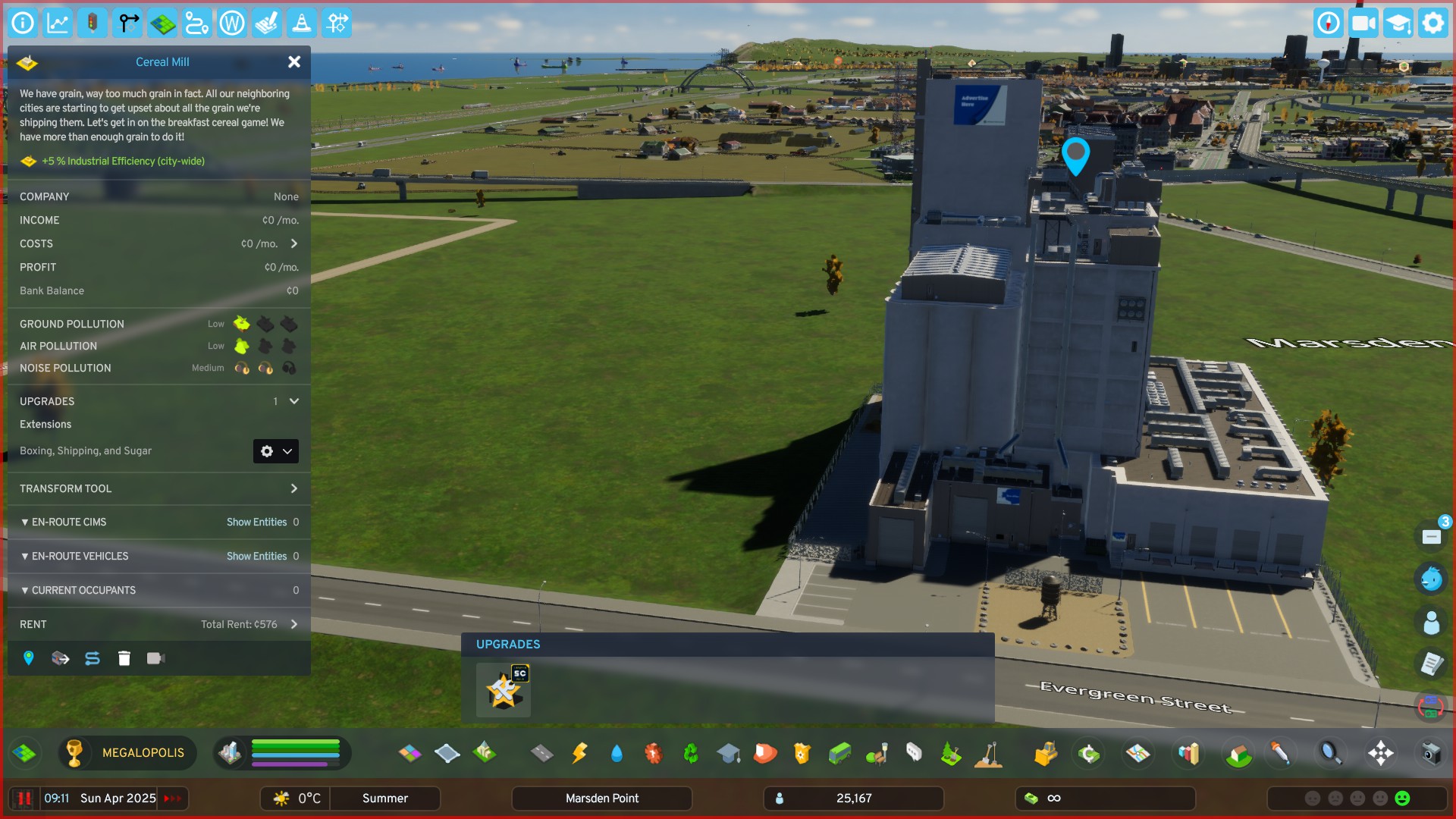Pause the simulation with the red pause button
1456x819 pixels.
pos(24,799)
